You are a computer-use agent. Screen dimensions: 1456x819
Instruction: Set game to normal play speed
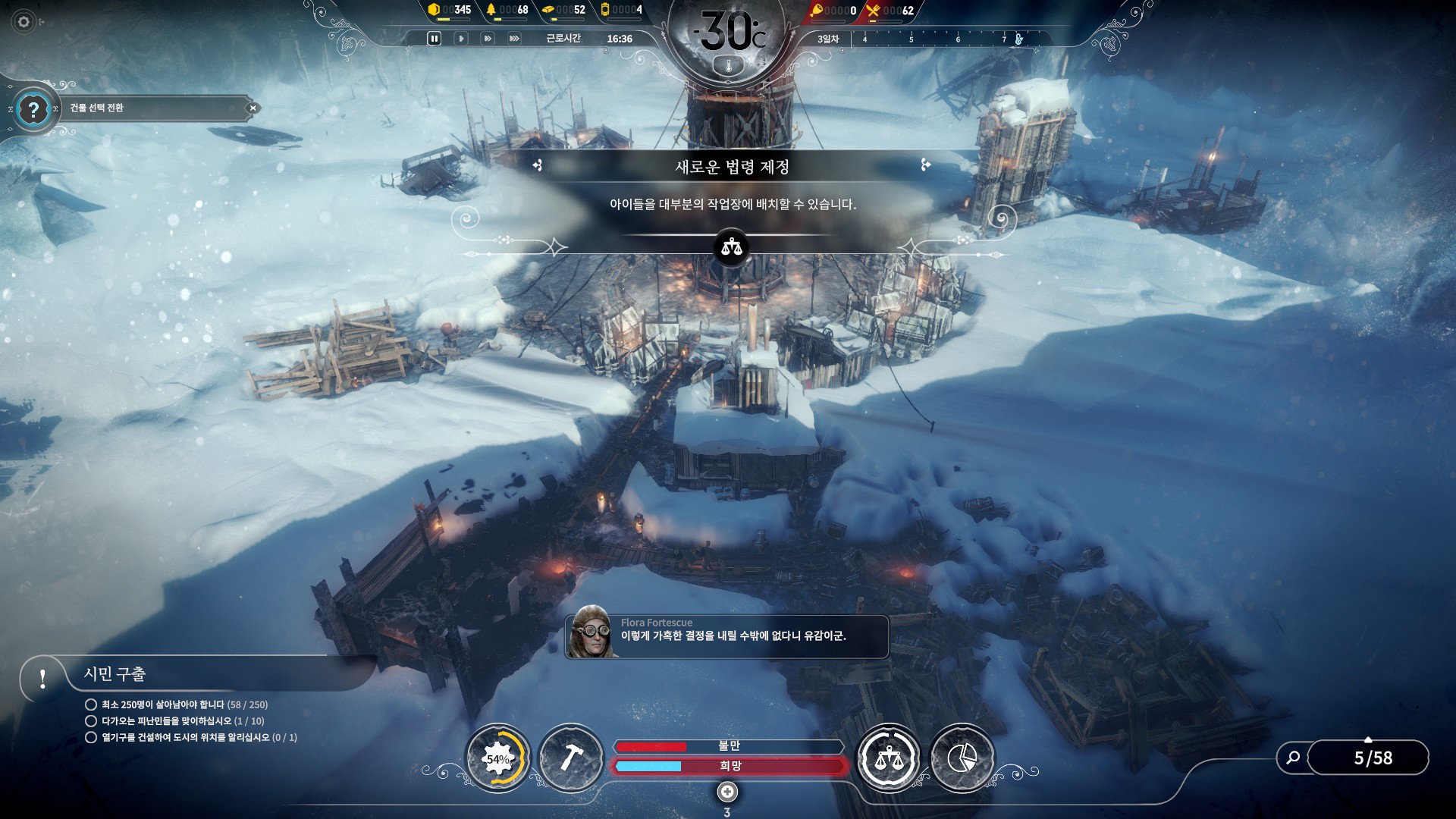460,39
